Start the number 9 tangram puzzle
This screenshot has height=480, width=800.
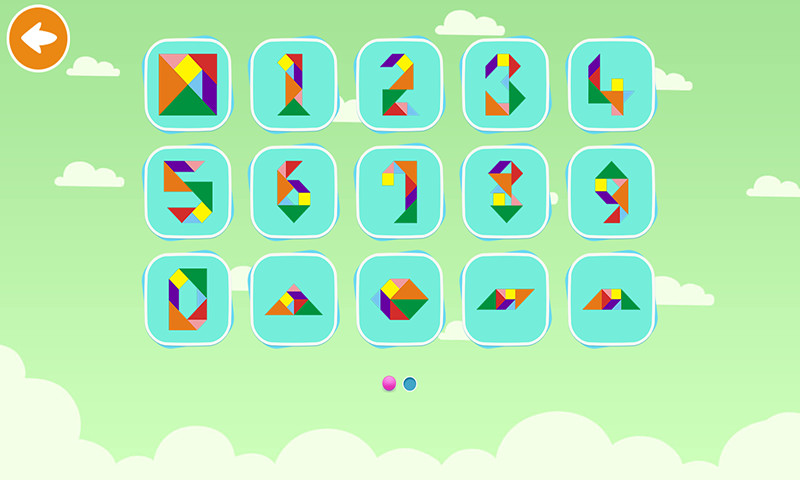[x=611, y=192]
